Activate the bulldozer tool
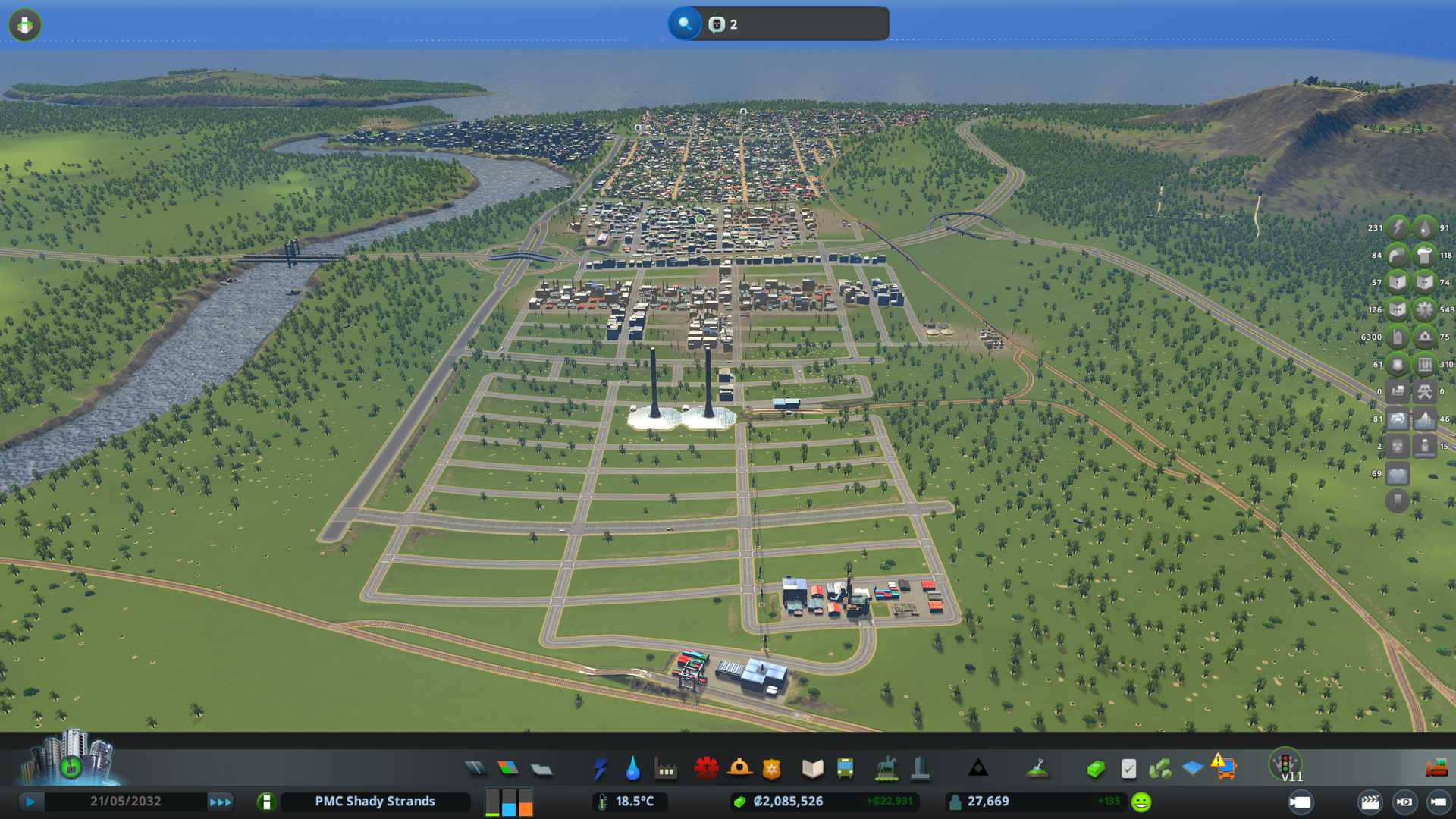1456x819 pixels. click(x=1436, y=769)
